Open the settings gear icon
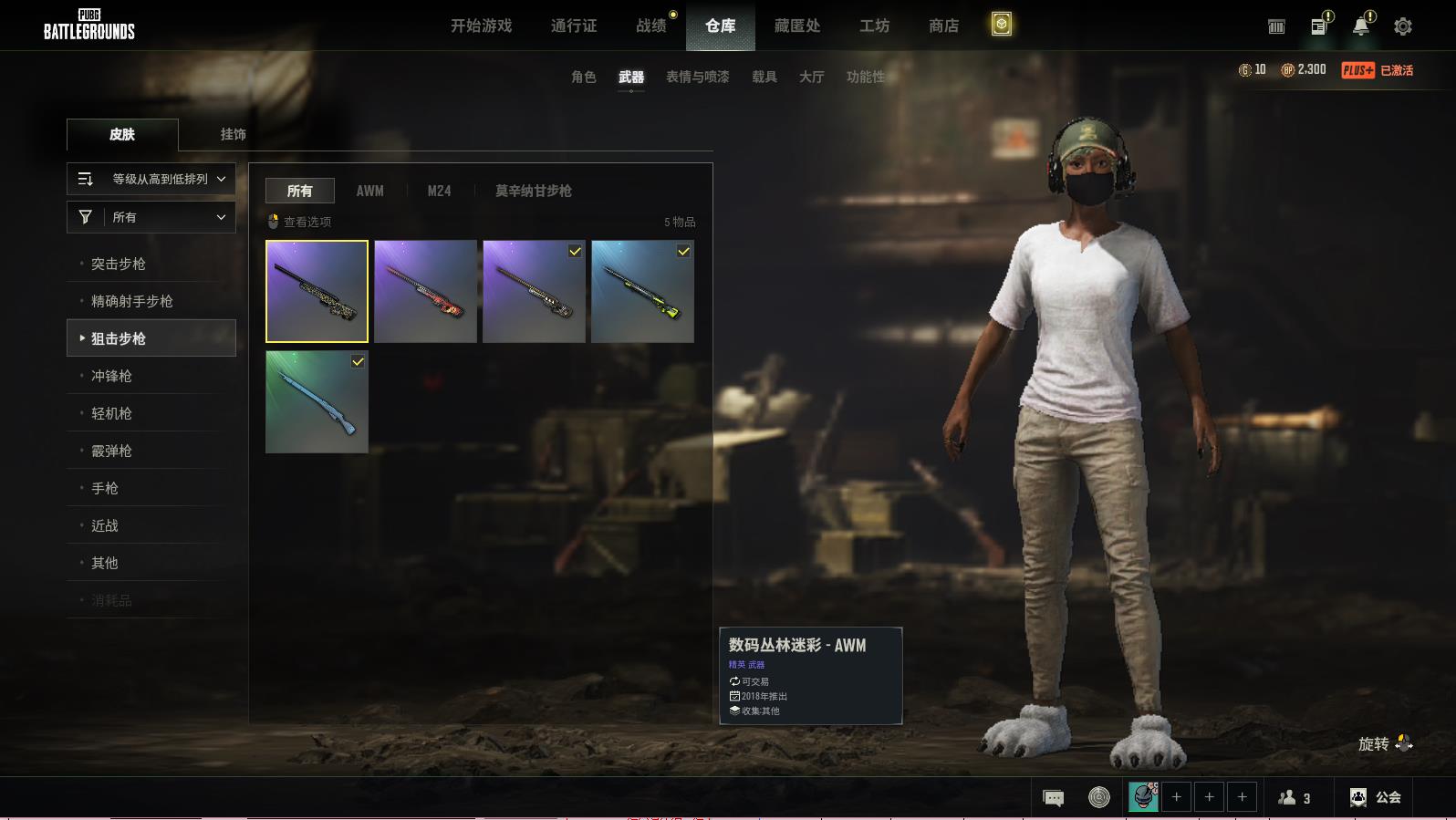Image resolution: width=1456 pixels, height=820 pixels. coord(1403,26)
